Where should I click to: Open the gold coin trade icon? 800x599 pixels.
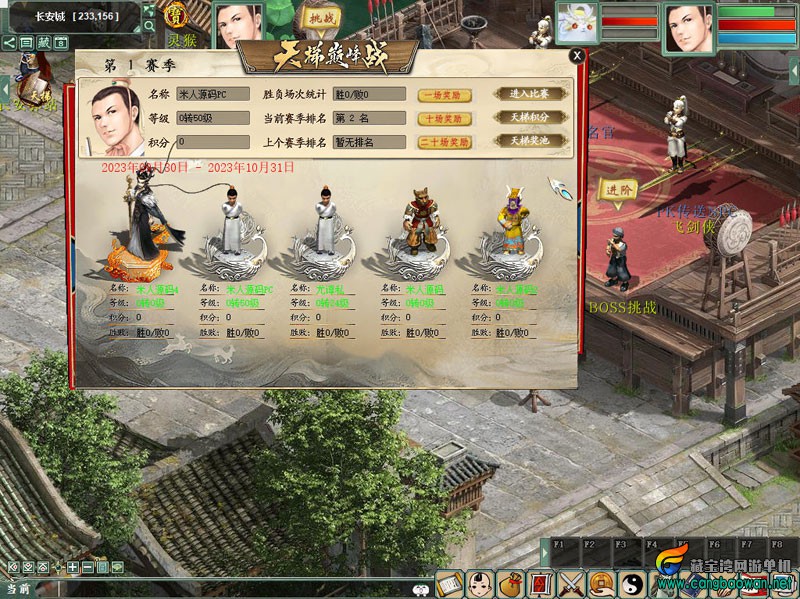(601, 582)
